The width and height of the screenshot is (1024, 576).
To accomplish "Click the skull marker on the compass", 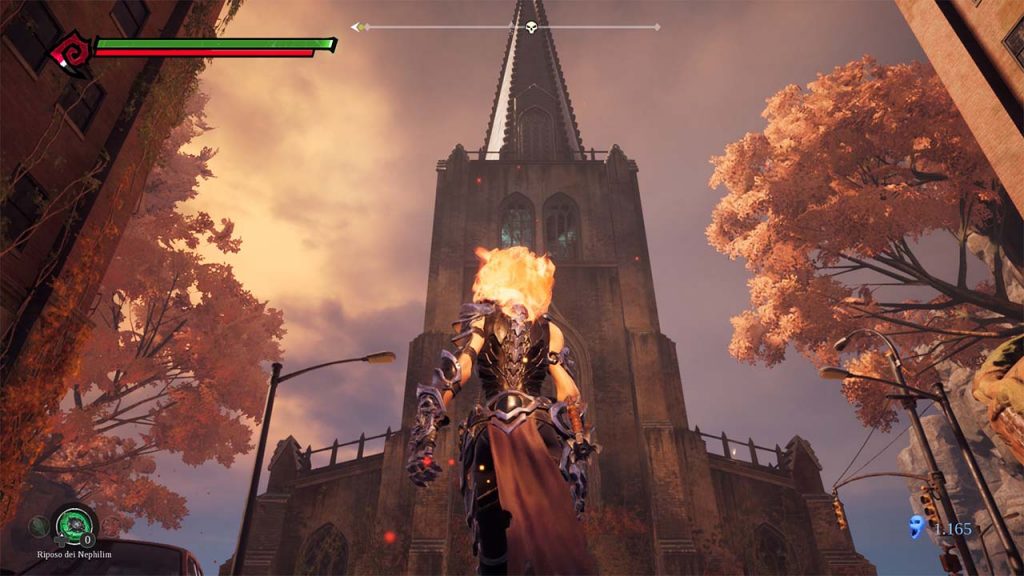I will point(531,27).
